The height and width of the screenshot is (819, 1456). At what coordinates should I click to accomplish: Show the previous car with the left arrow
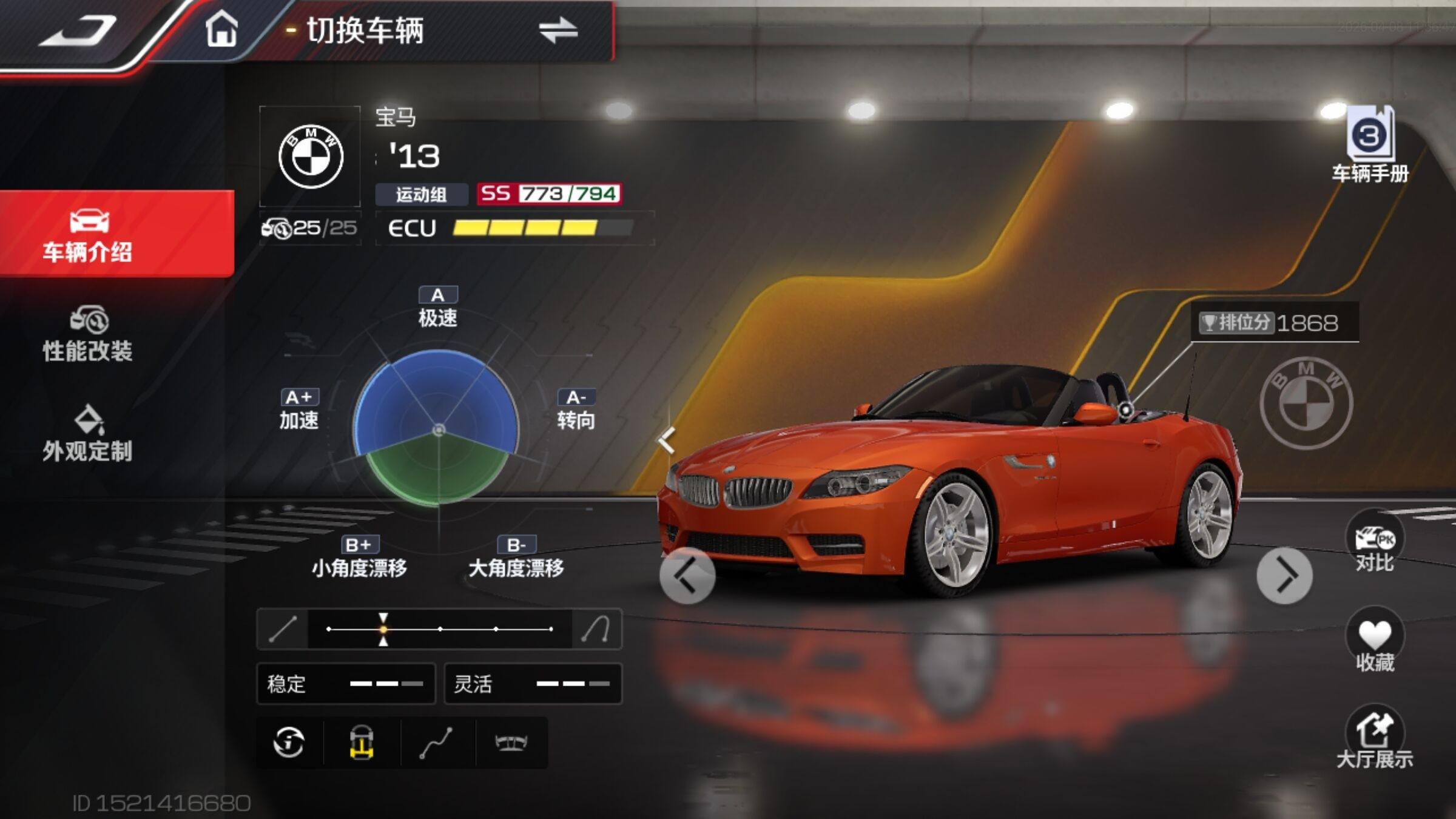687,576
